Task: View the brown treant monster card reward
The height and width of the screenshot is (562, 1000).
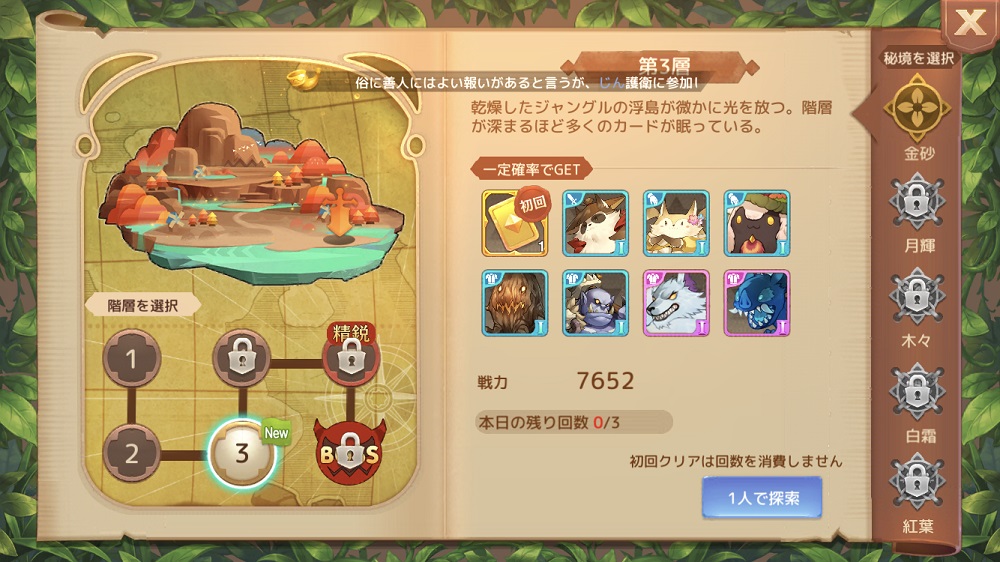Action: [x=515, y=303]
